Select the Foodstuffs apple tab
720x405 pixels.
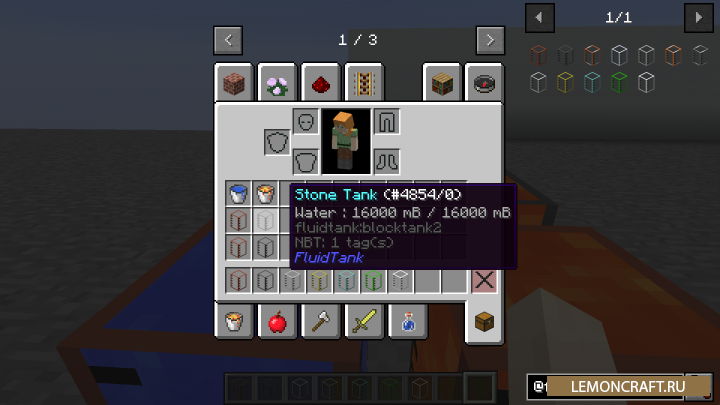coord(277,321)
